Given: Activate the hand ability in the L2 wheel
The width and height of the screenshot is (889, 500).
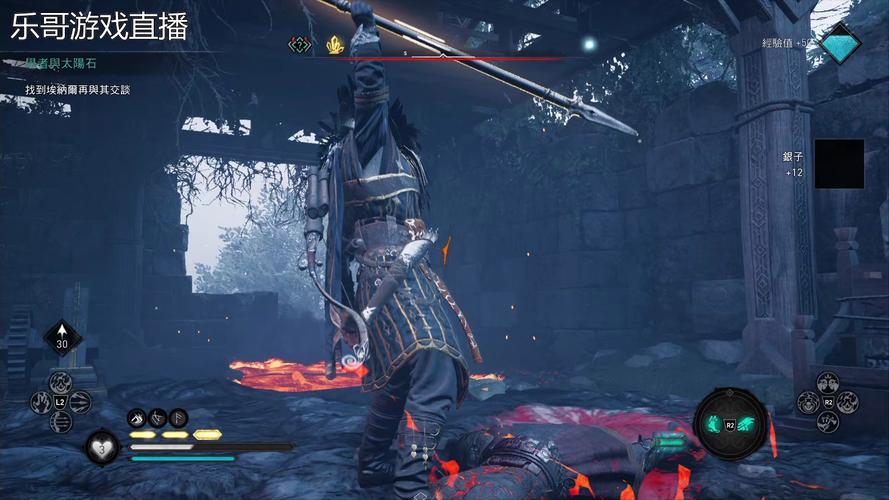Looking at the screenshot, I should click(40, 402).
